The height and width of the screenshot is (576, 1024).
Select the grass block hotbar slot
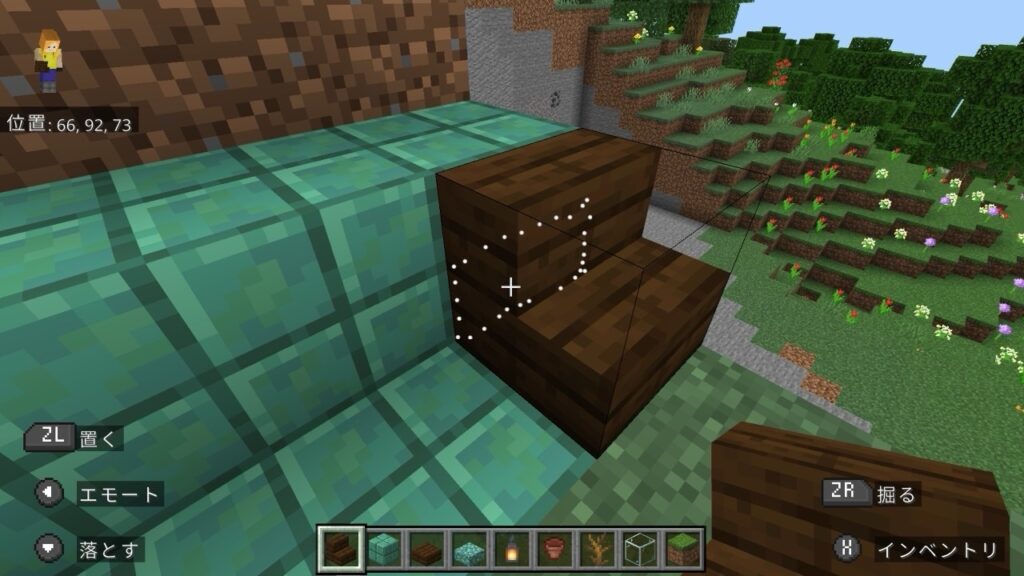point(684,548)
